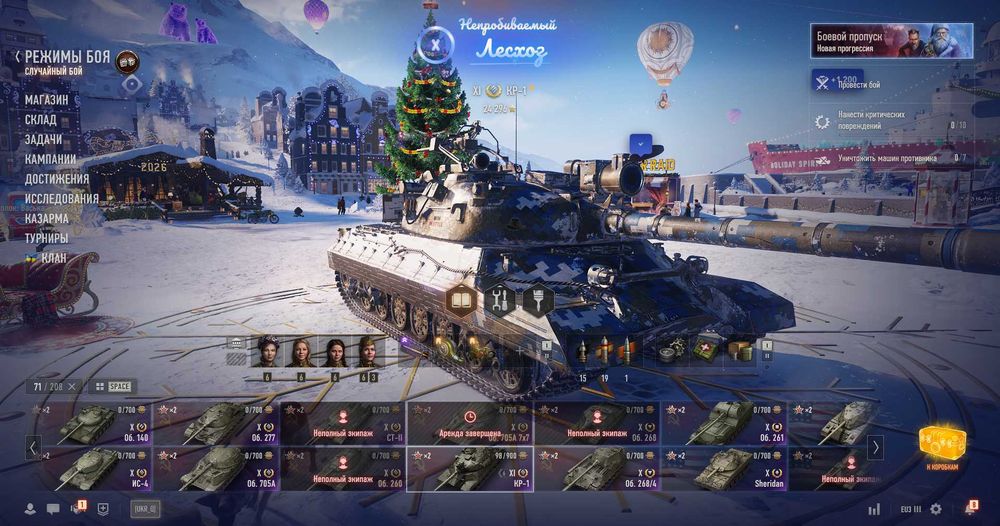Open the К коробкам loot boxes button
Image resolution: width=1000 pixels, height=526 pixels.
point(939,446)
